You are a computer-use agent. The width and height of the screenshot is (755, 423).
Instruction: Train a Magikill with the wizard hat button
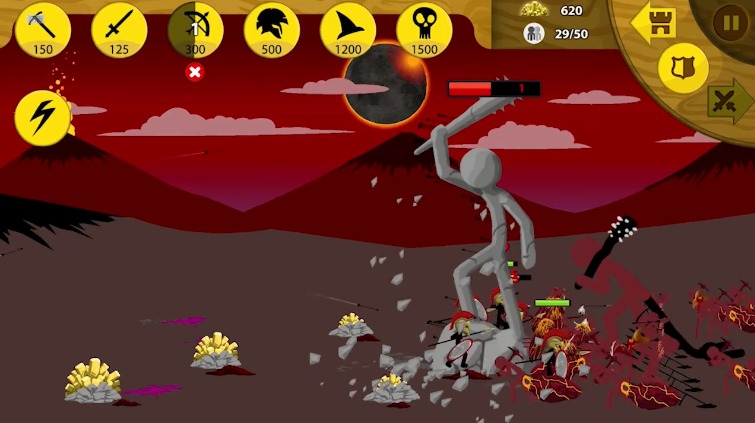point(347,28)
